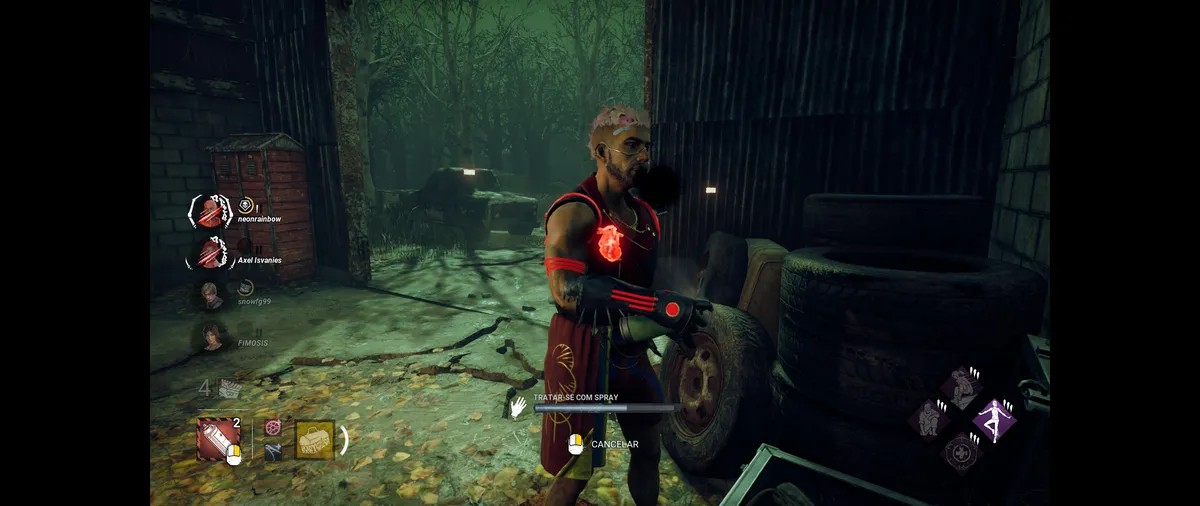
Task: Click FIMOSIS's survivor portrait
Action: (211, 336)
